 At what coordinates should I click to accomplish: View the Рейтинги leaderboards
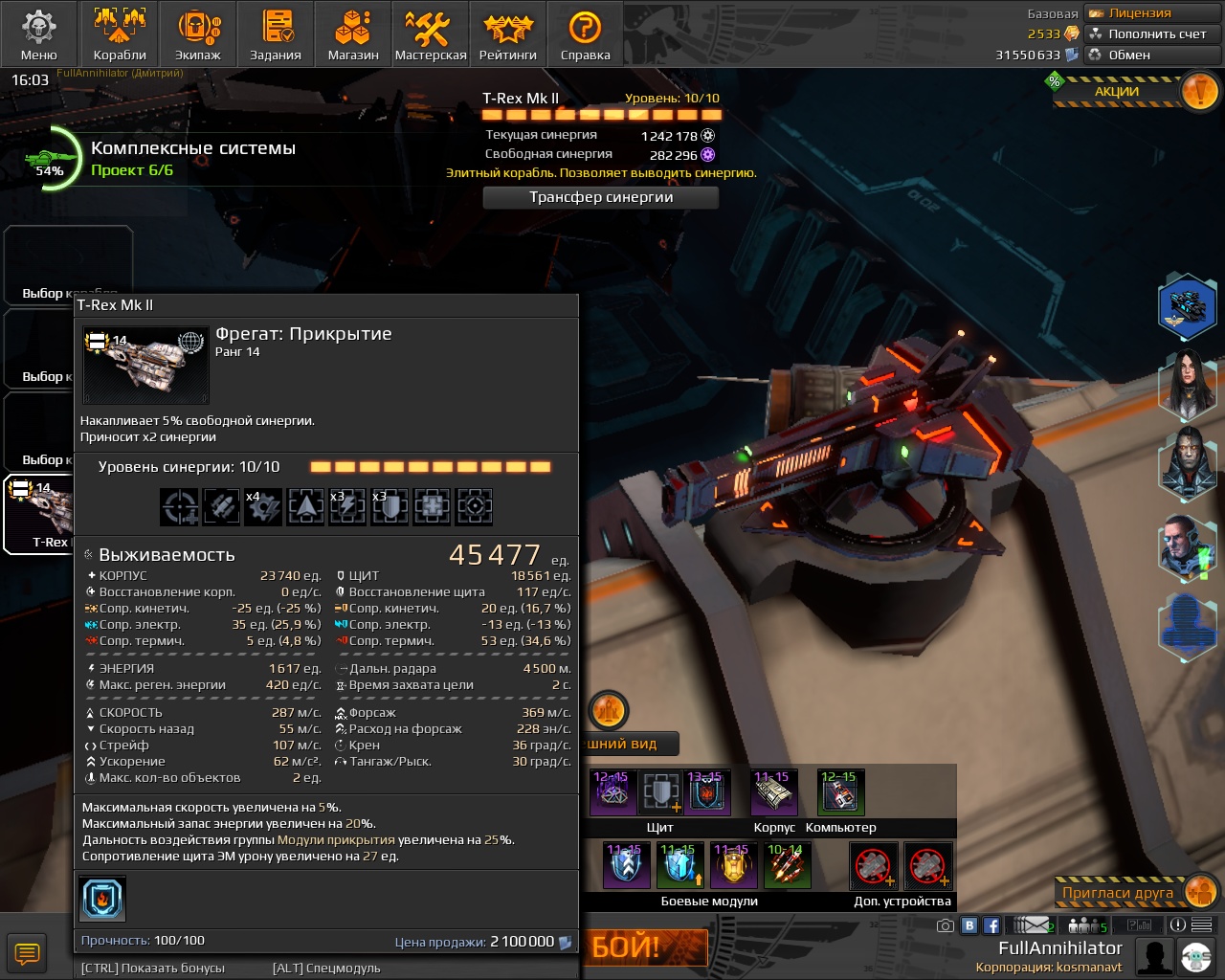(x=507, y=34)
